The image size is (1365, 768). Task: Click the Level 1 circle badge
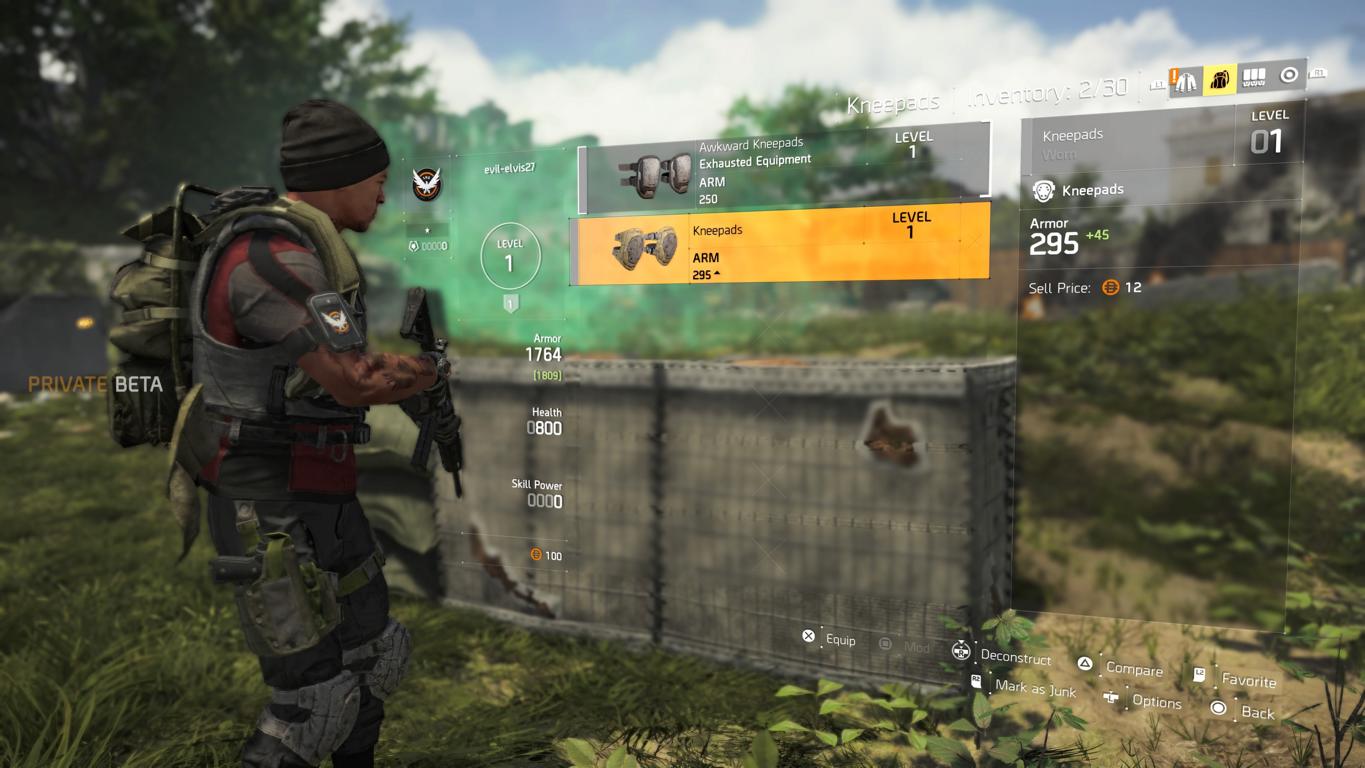tap(510, 255)
